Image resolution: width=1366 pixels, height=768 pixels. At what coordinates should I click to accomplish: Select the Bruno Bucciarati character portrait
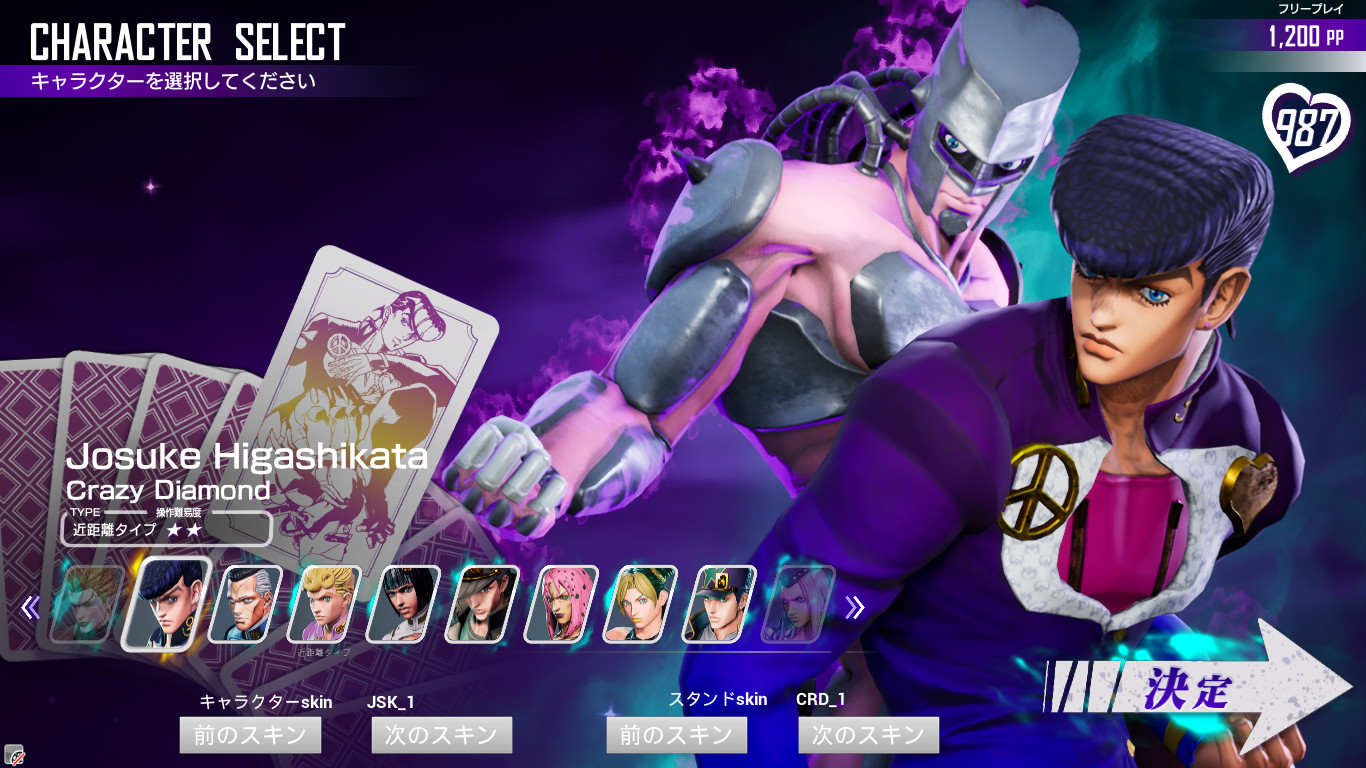[403, 612]
